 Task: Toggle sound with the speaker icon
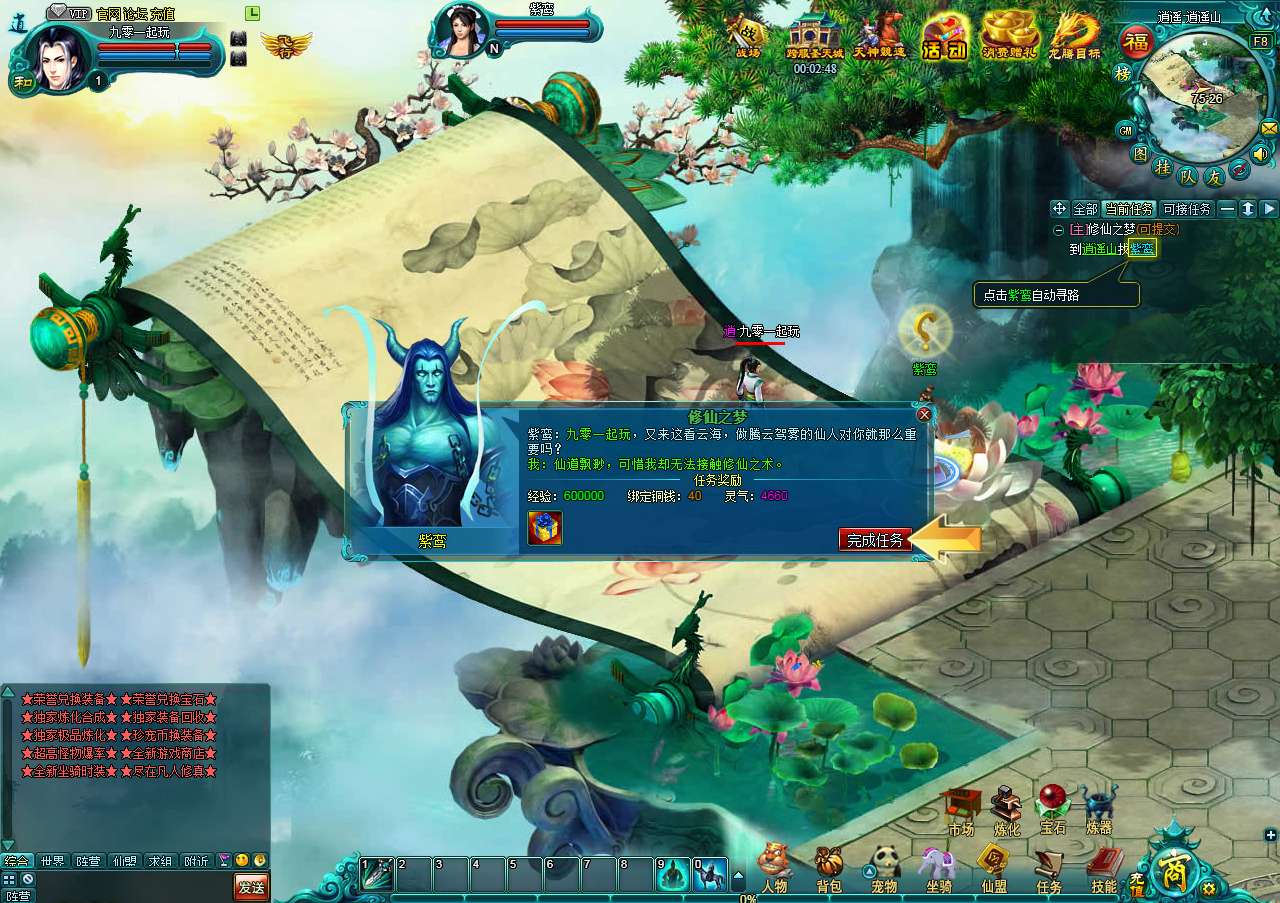pos(1260,154)
